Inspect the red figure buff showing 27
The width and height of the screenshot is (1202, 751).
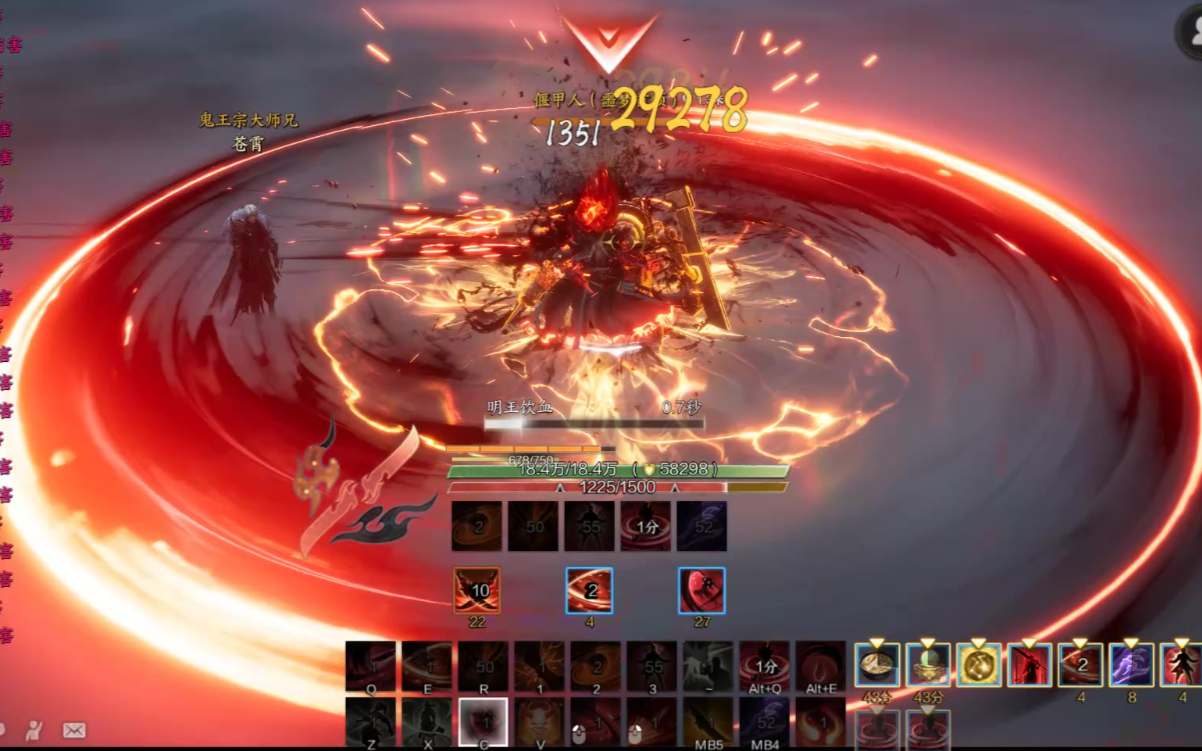click(702, 590)
